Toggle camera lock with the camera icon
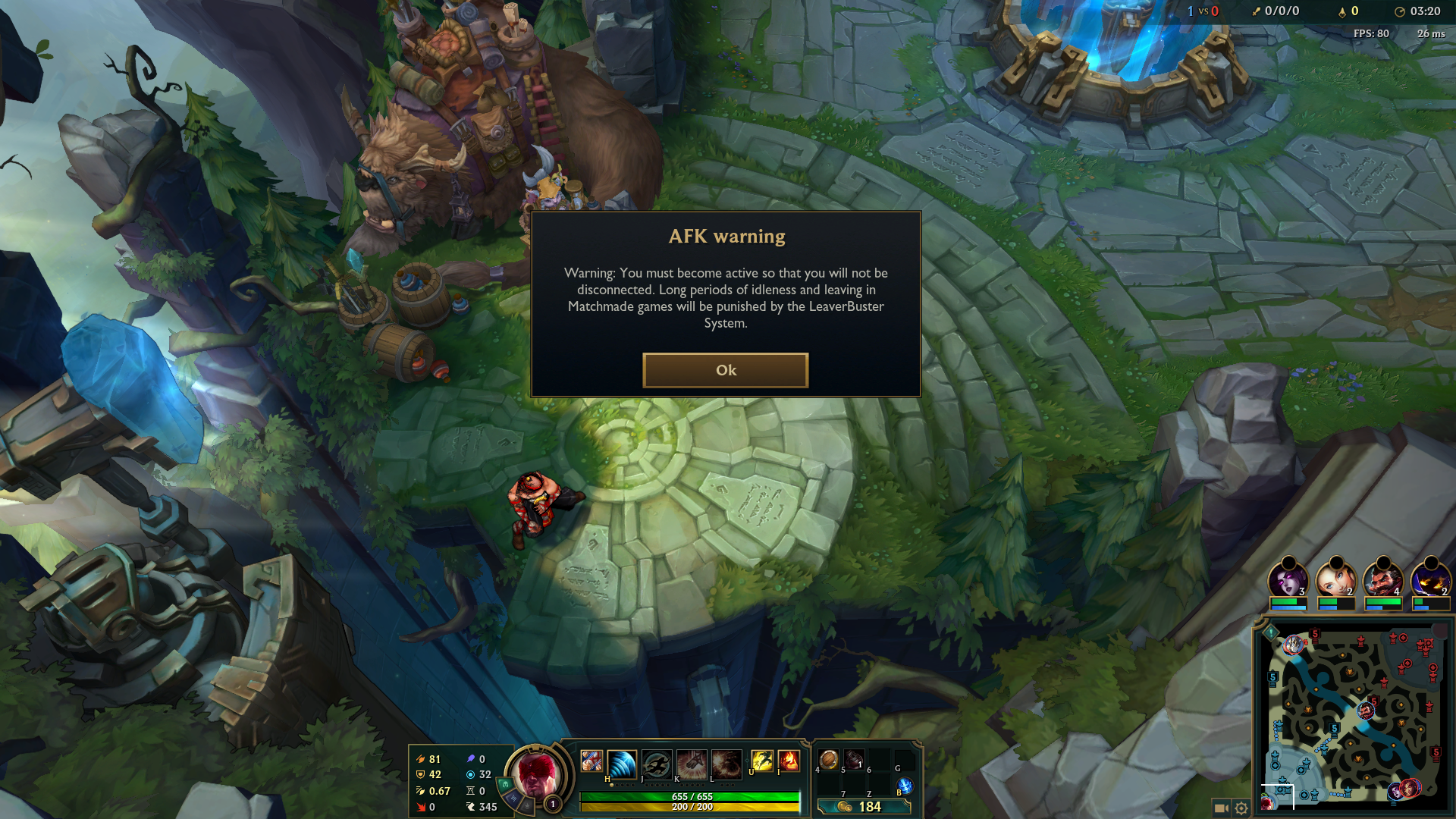The height and width of the screenshot is (819, 1456). 1221,808
